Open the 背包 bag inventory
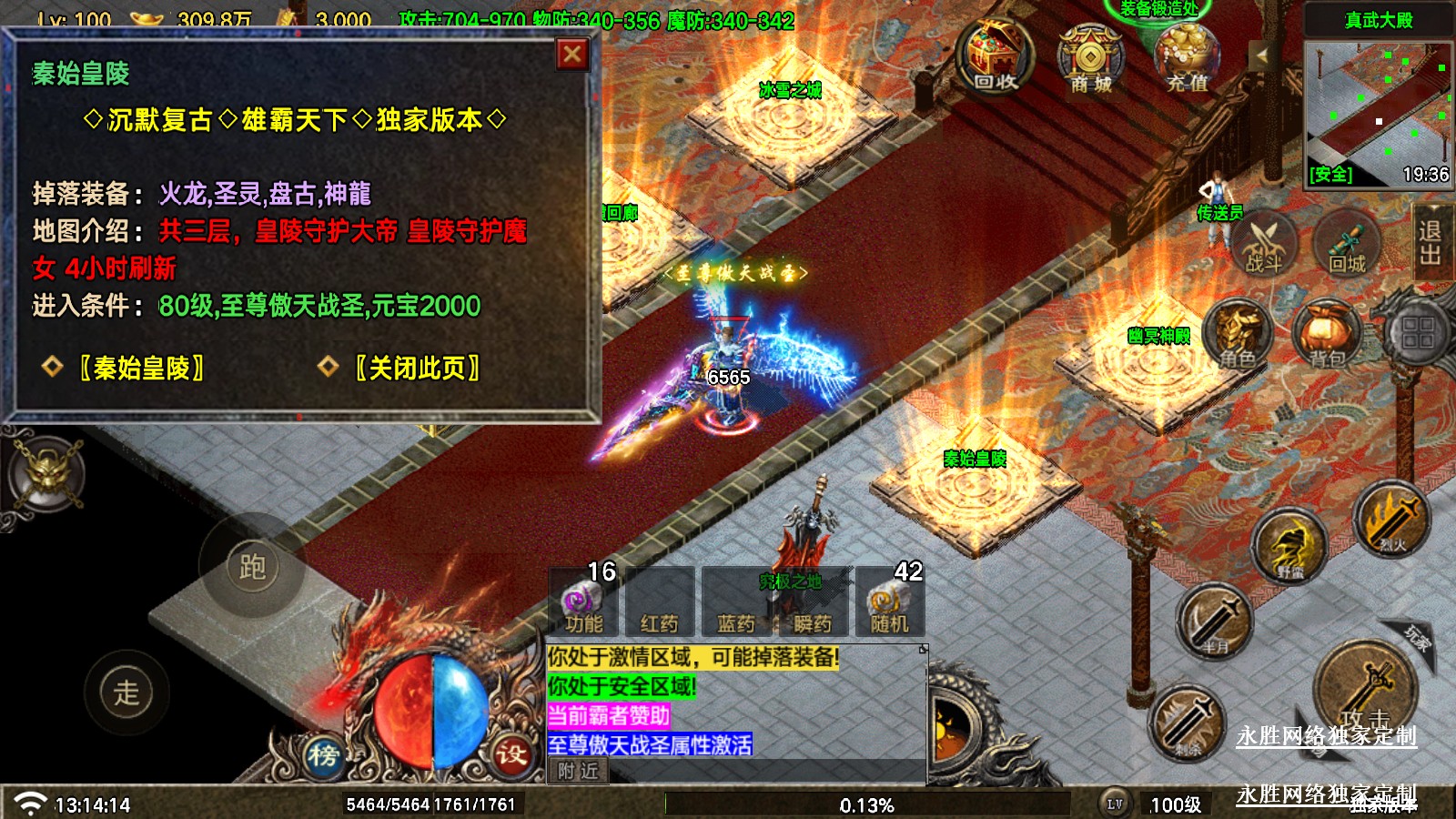 1328,335
